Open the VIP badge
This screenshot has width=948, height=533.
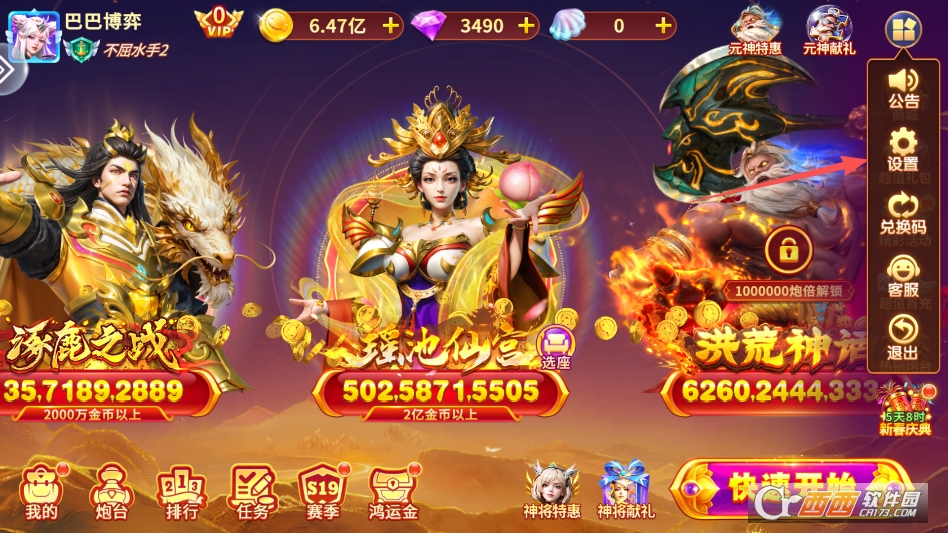218,22
